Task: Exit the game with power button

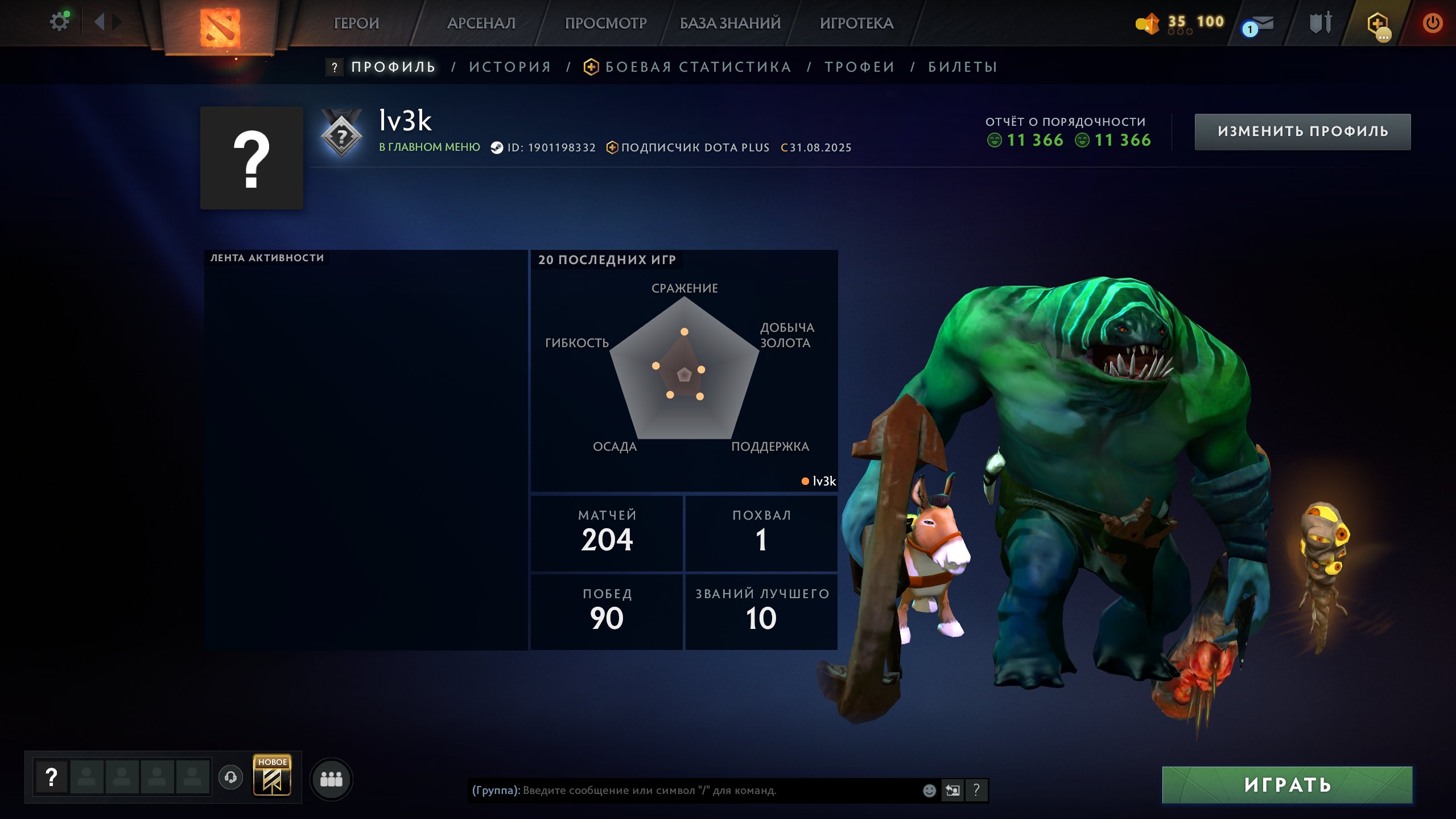Action: [x=1432, y=23]
